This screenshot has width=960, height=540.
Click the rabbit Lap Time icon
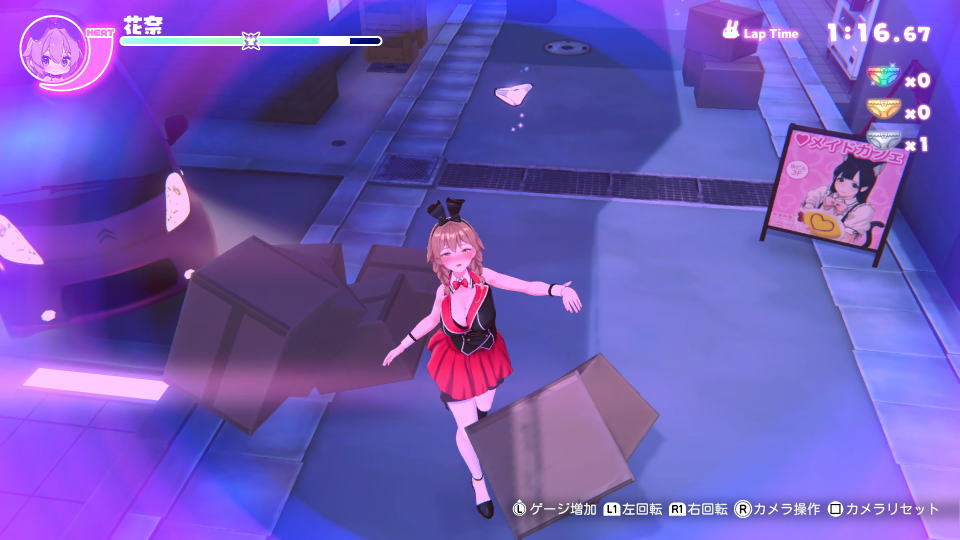pos(731,31)
